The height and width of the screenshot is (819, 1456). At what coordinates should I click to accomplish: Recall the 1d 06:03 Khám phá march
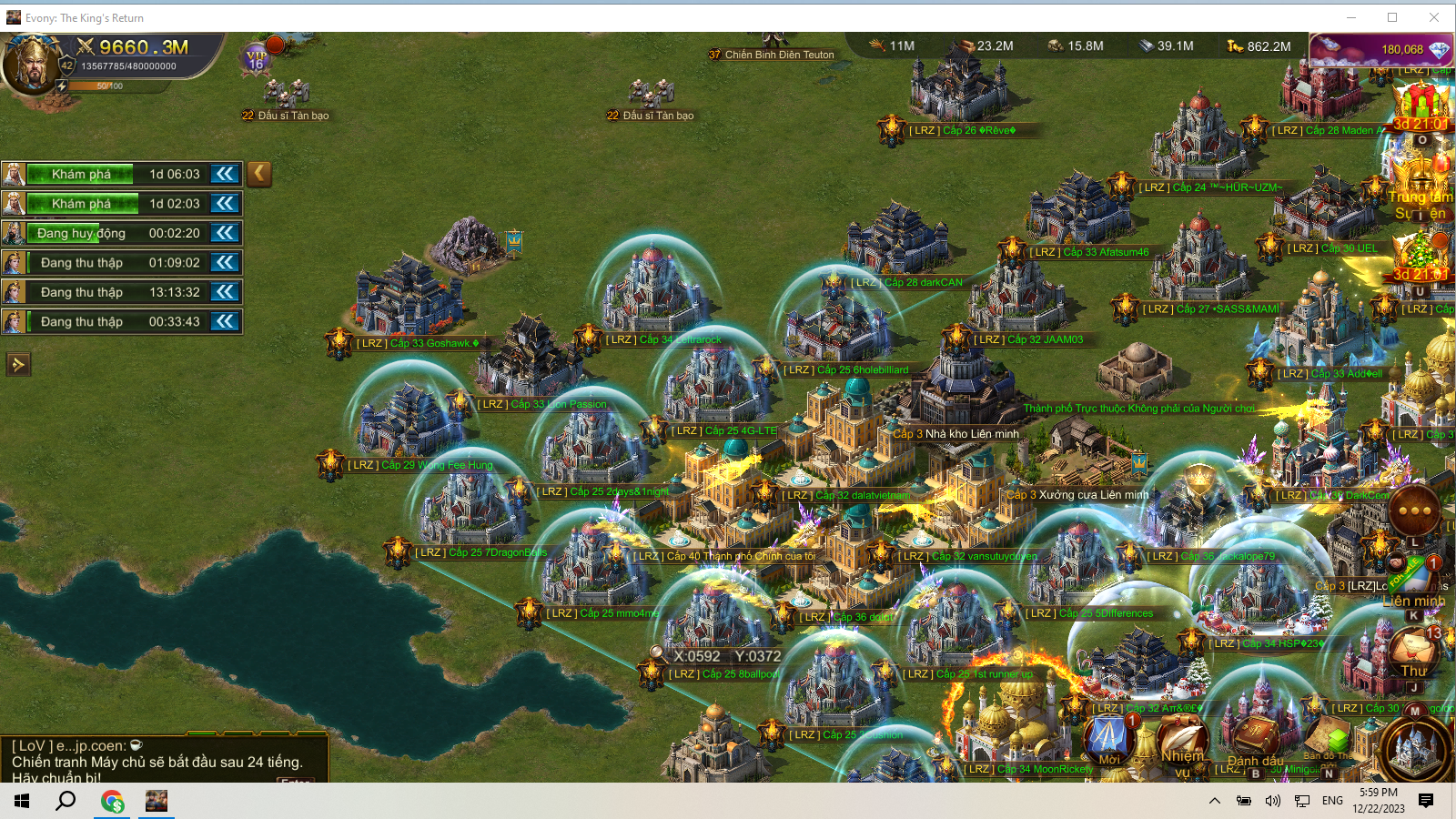pos(225,174)
